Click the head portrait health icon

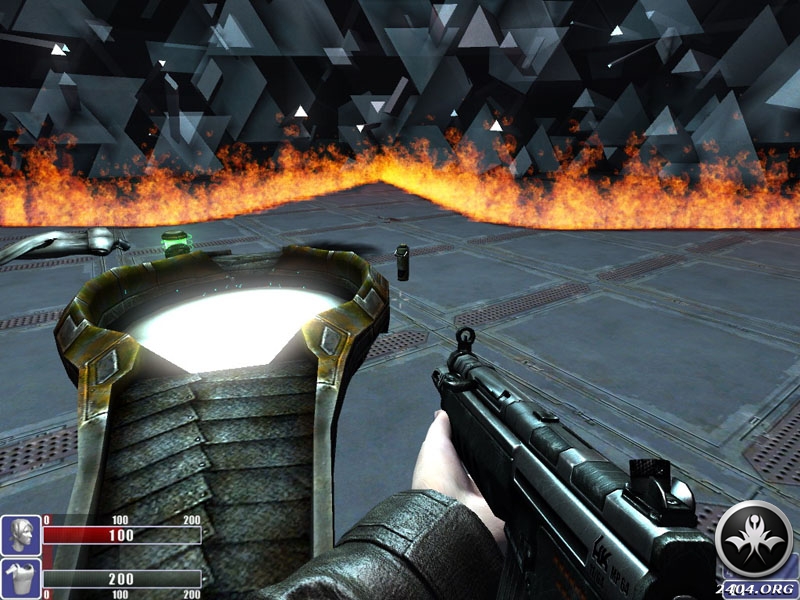(20, 535)
